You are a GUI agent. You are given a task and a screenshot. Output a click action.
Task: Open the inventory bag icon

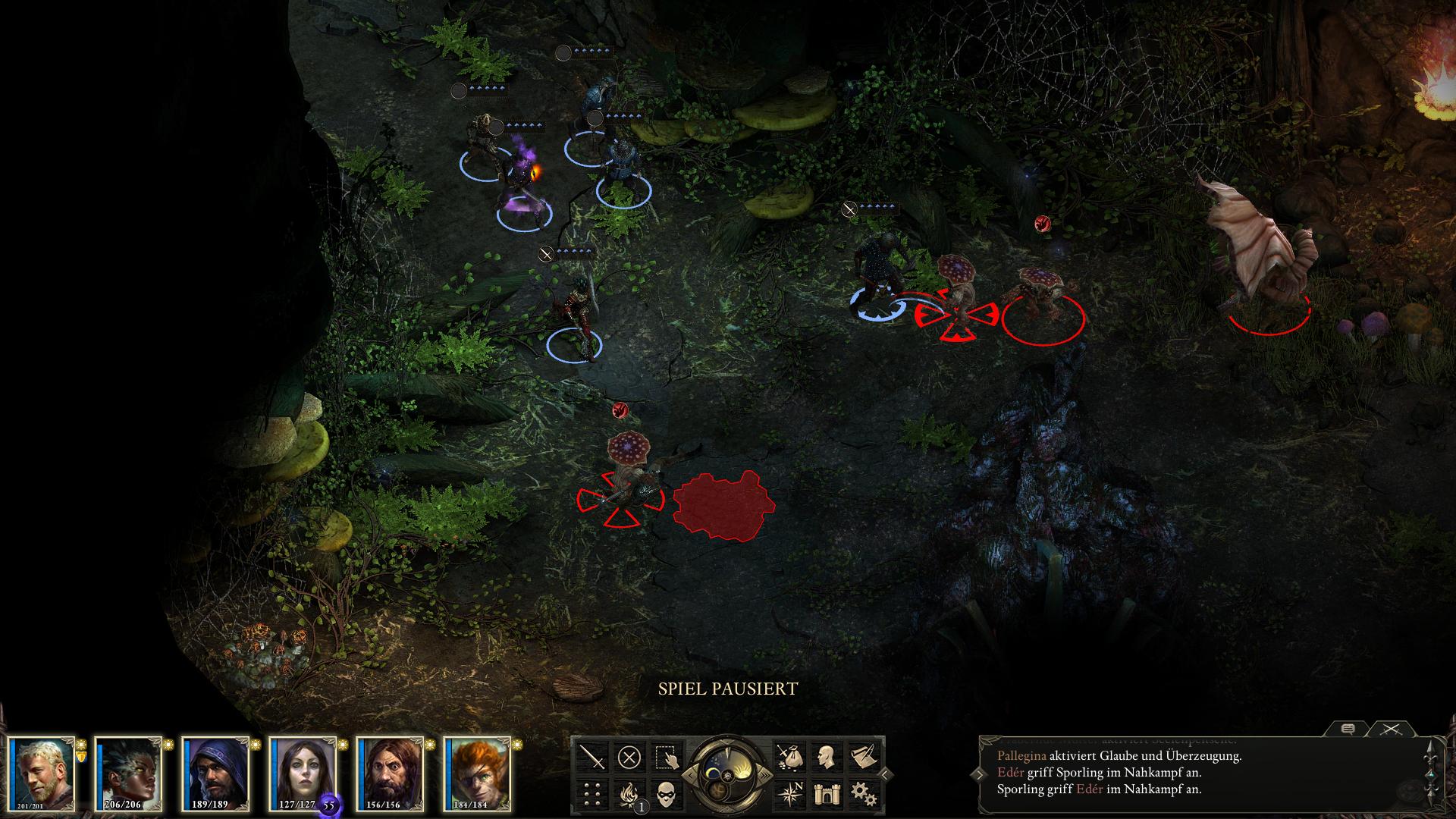coord(789,757)
